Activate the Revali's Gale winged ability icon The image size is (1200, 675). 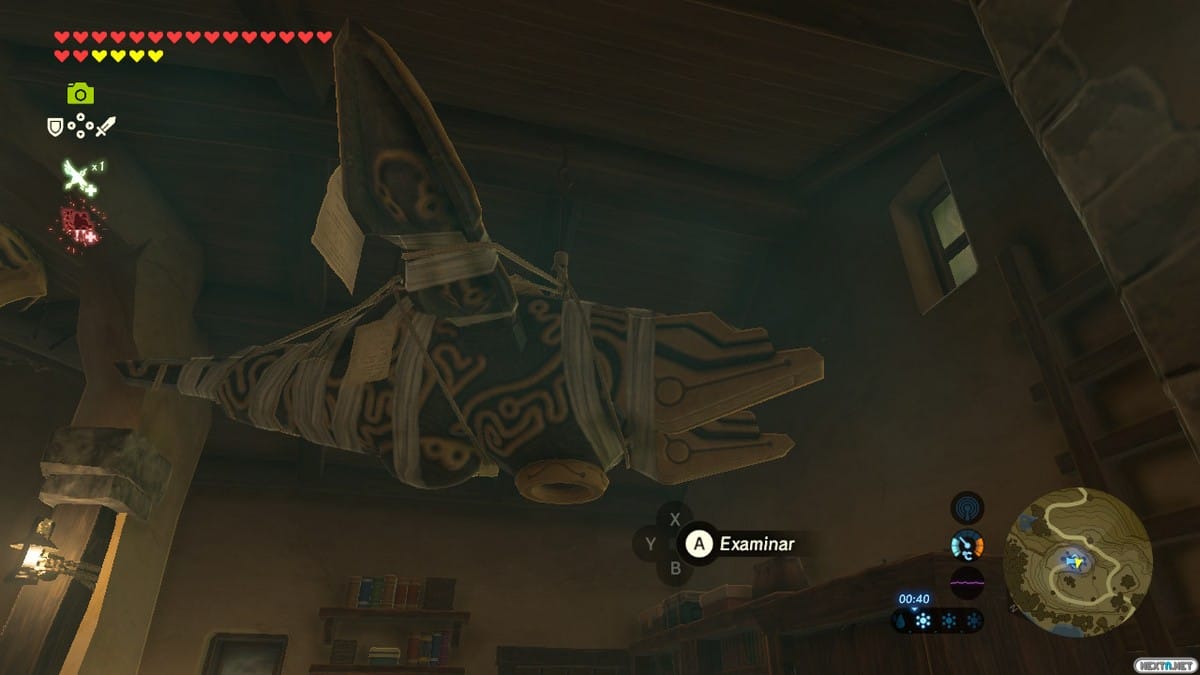[78, 177]
